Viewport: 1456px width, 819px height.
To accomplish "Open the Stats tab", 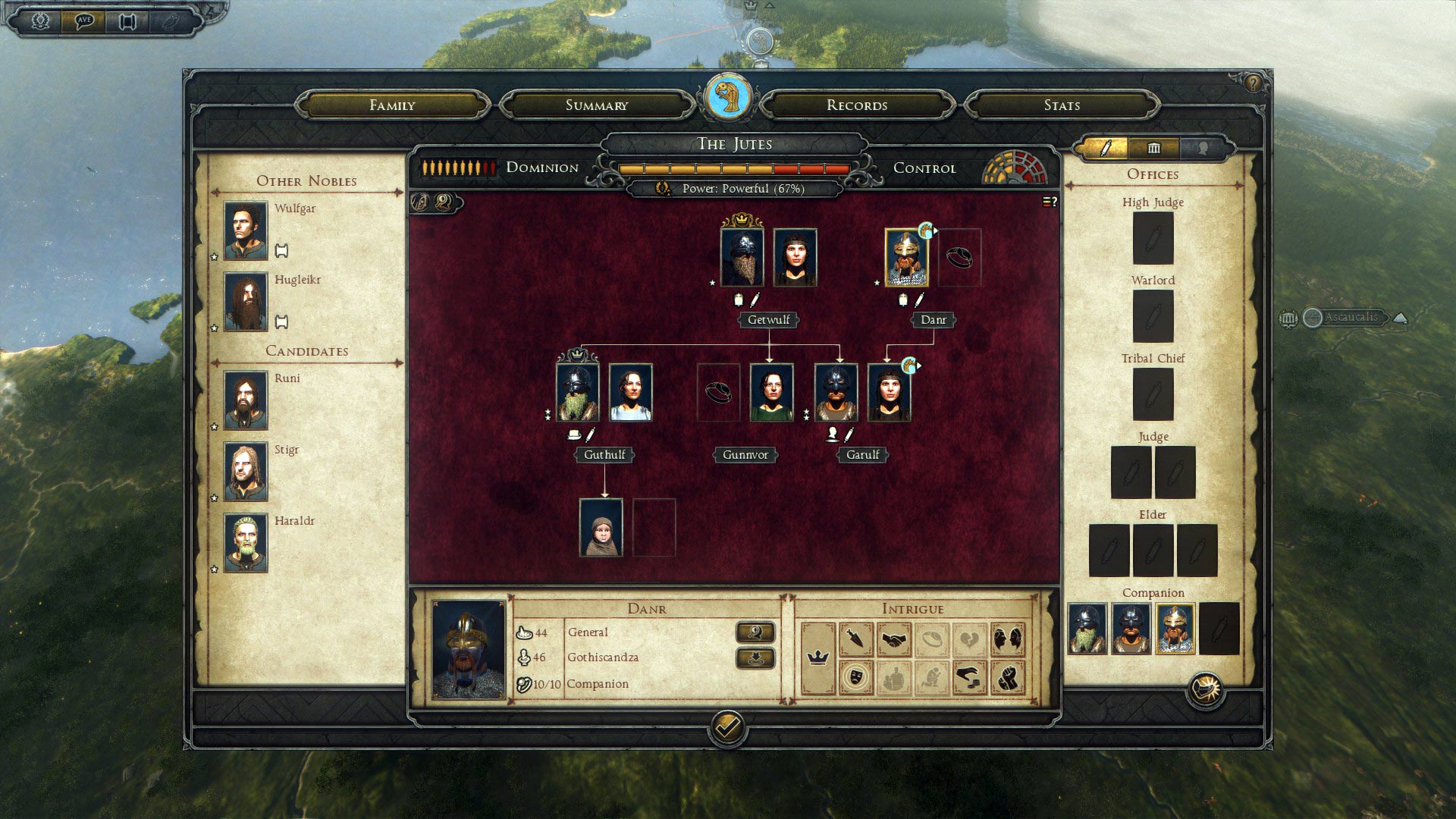I will pos(1062,105).
